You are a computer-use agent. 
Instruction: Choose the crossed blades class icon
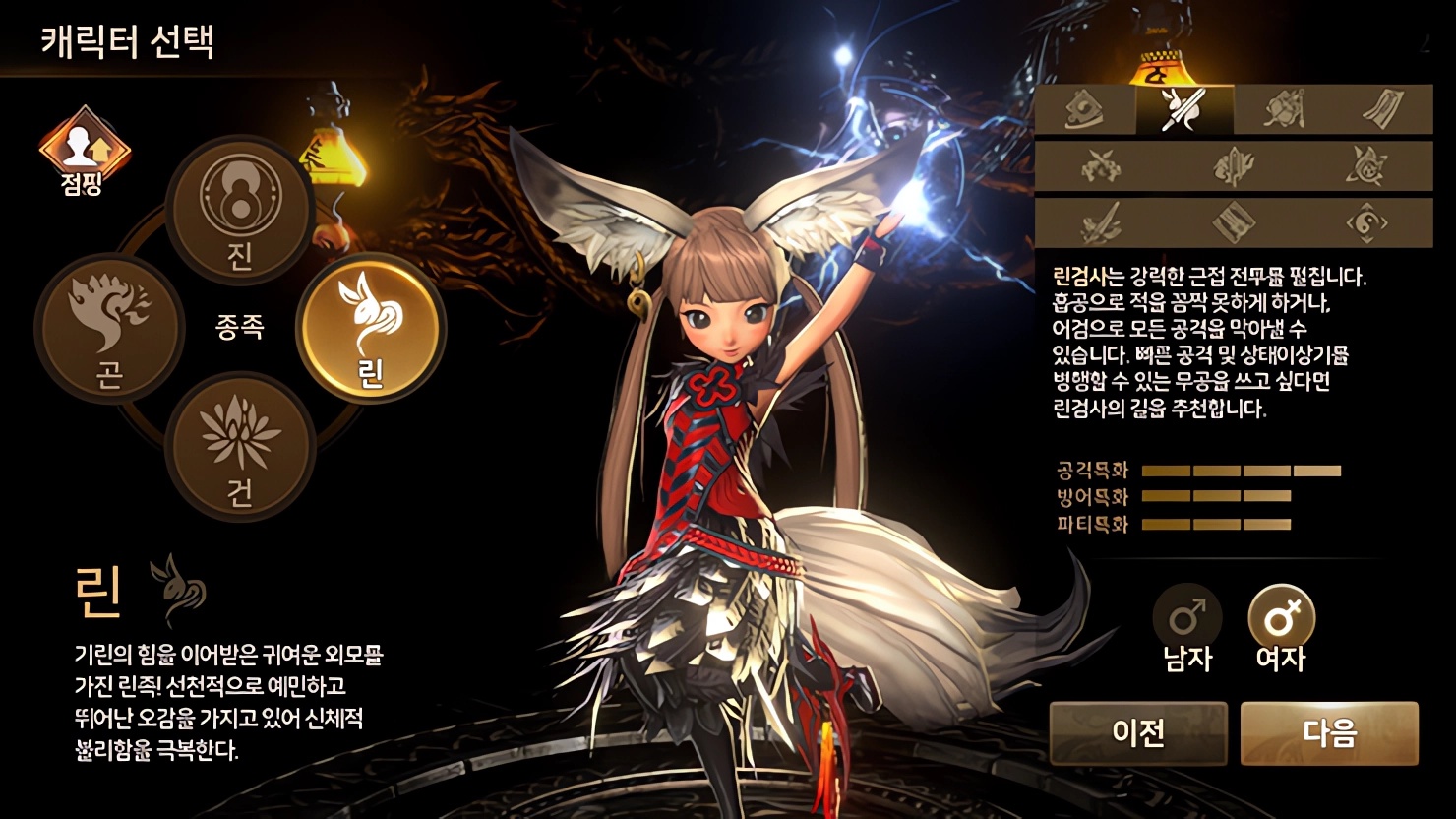coord(1101,166)
